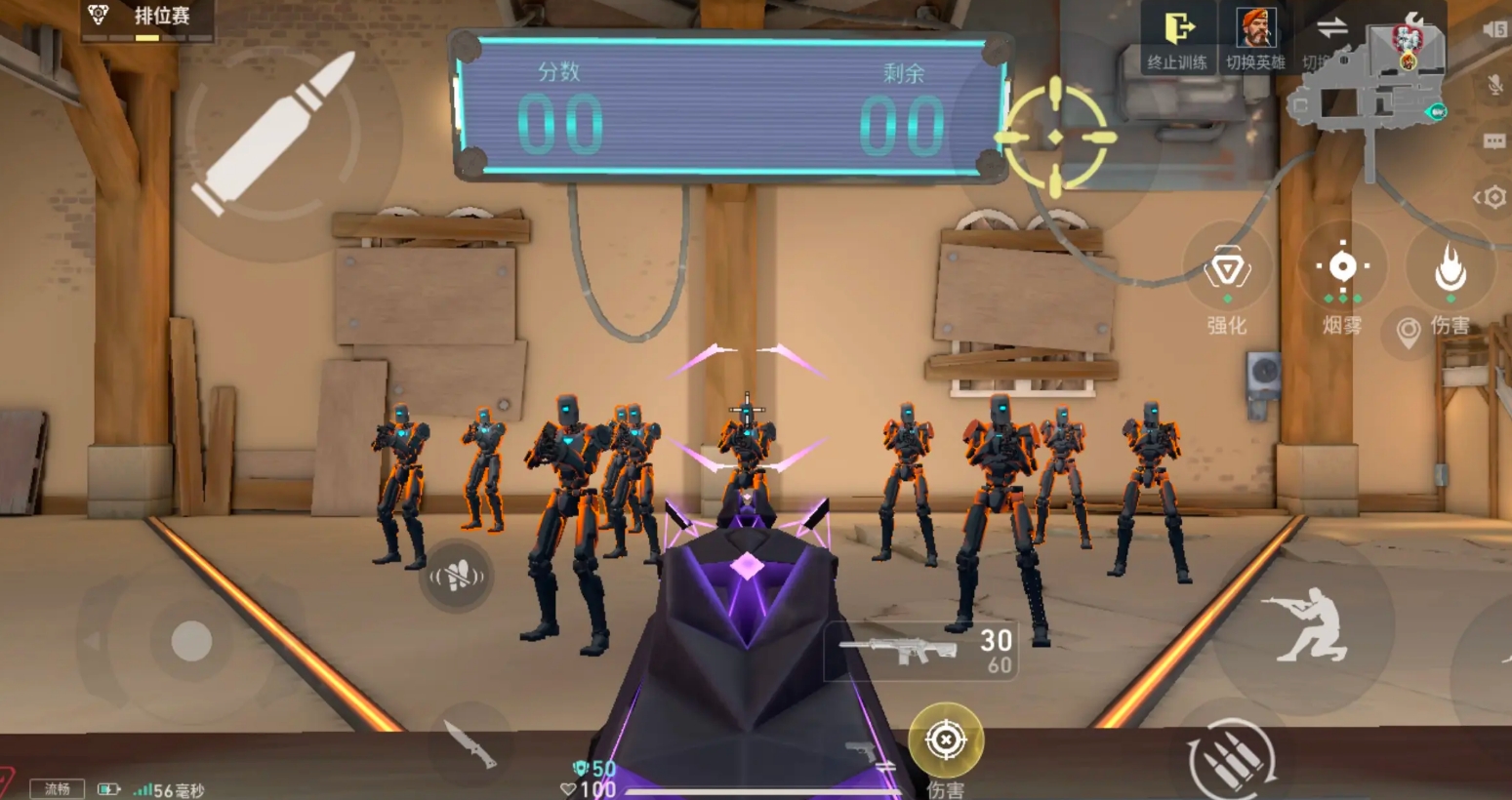This screenshot has height=800, width=1512.
Task: Activate the 强化 stim ability
Action: 1227,270
